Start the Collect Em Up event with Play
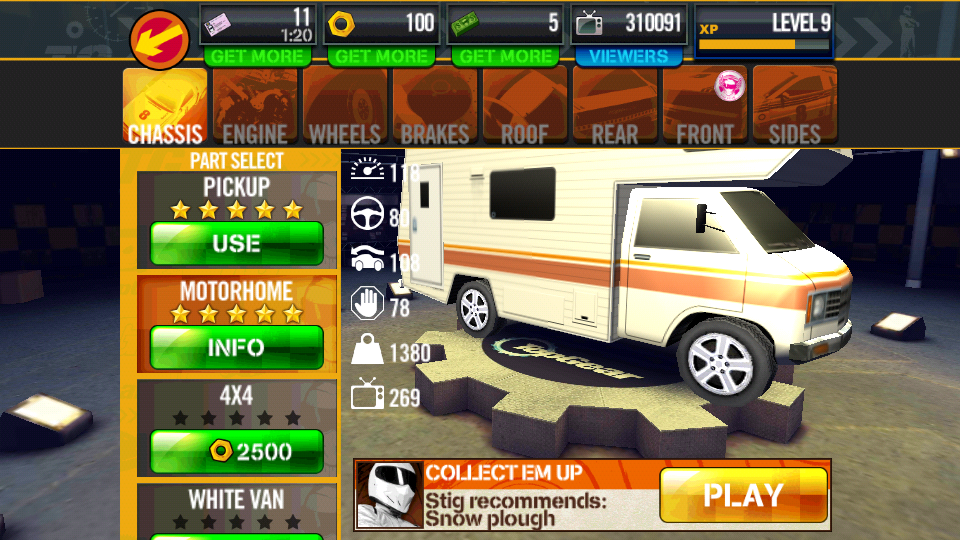The height and width of the screenshot is (540, 960). click(x=743, y=495)
